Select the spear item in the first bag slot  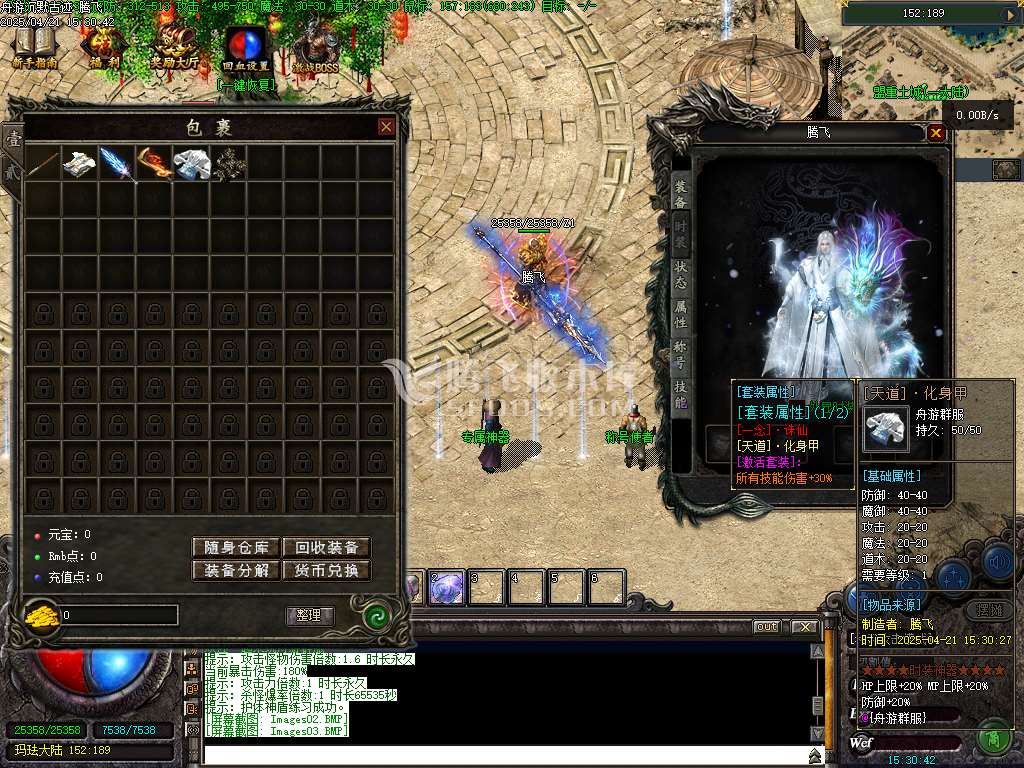point(42,165)
